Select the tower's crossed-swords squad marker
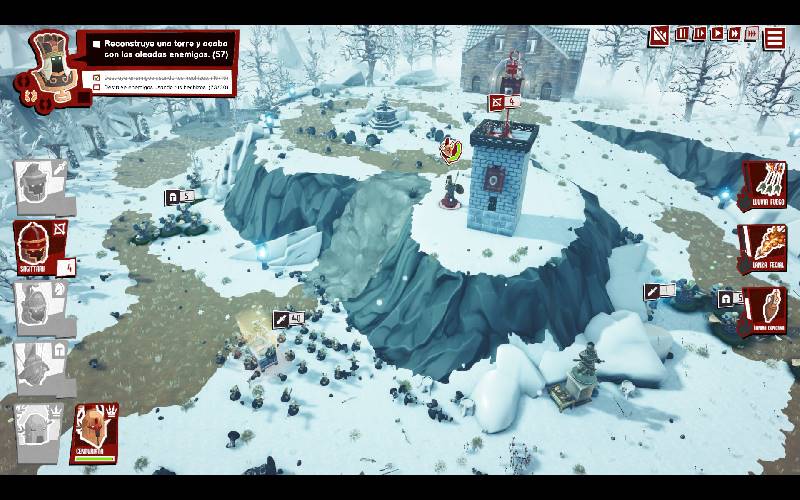 pos(503,102)
